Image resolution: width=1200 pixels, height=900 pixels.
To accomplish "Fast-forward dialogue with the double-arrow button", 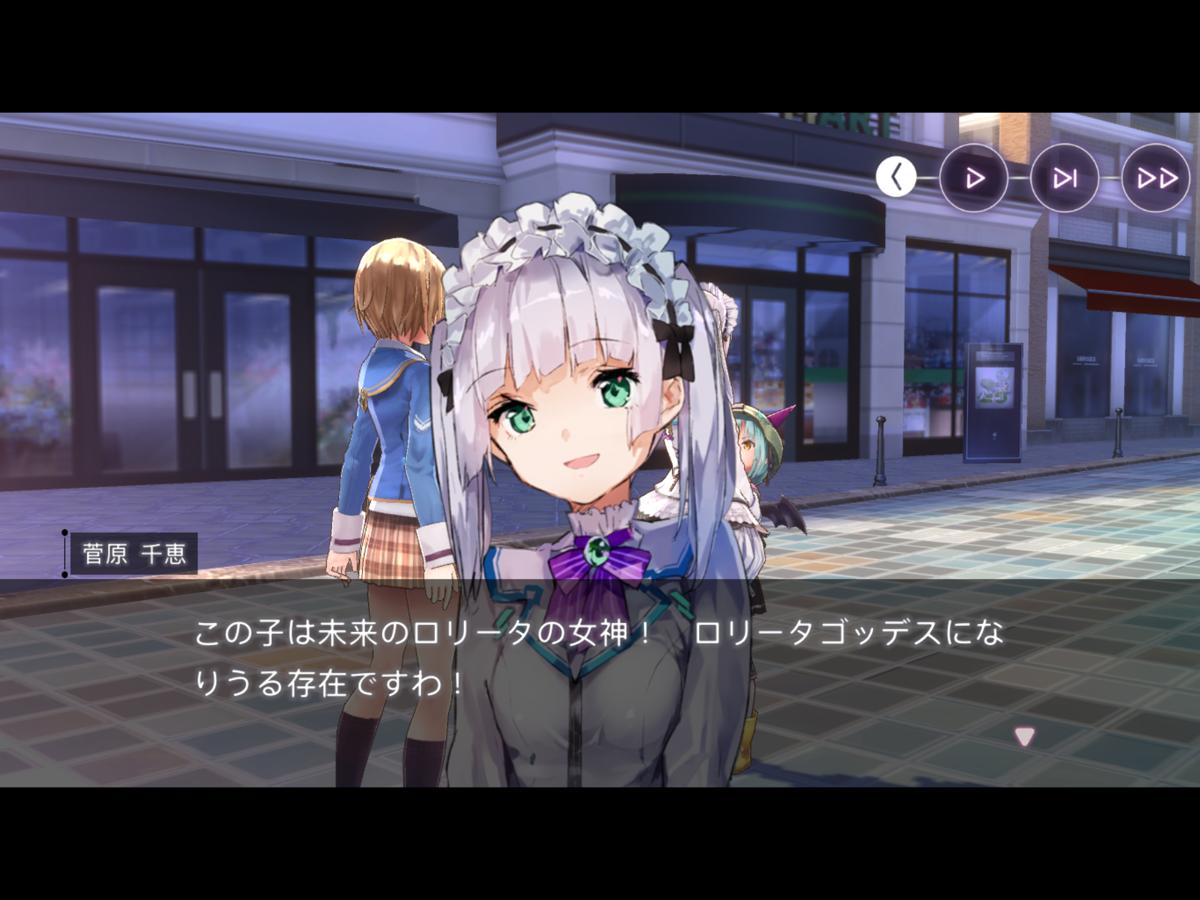I will [1156, 178].
